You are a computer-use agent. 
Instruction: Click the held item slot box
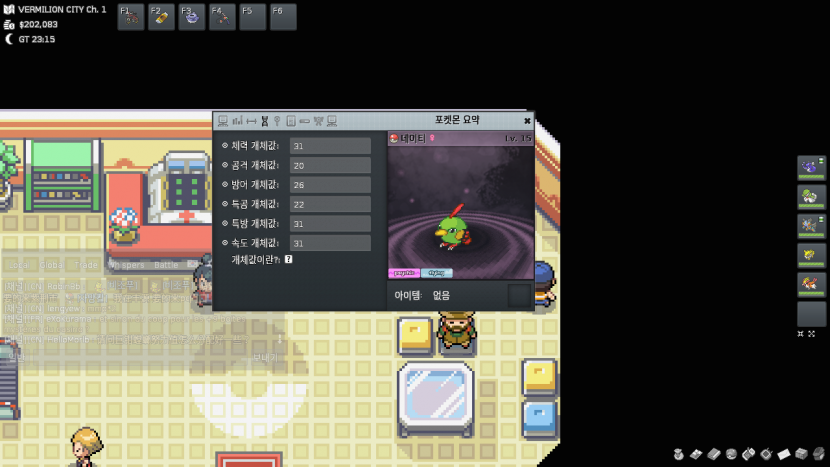[519, 295]
